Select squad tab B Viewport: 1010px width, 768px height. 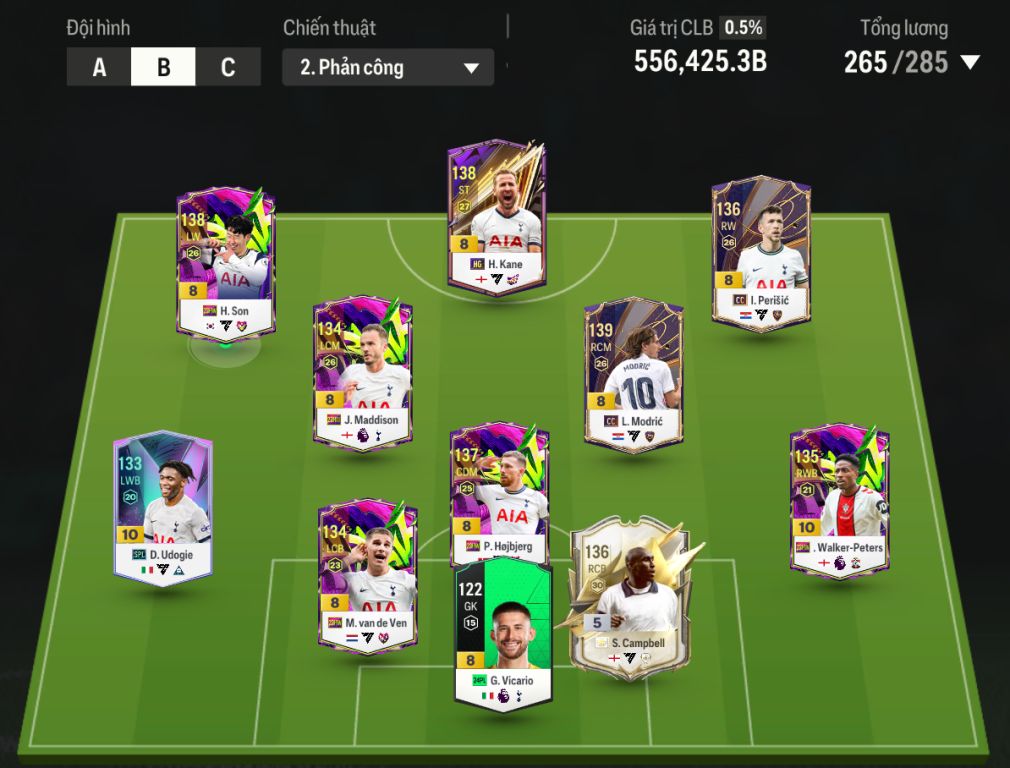point(163,68)
